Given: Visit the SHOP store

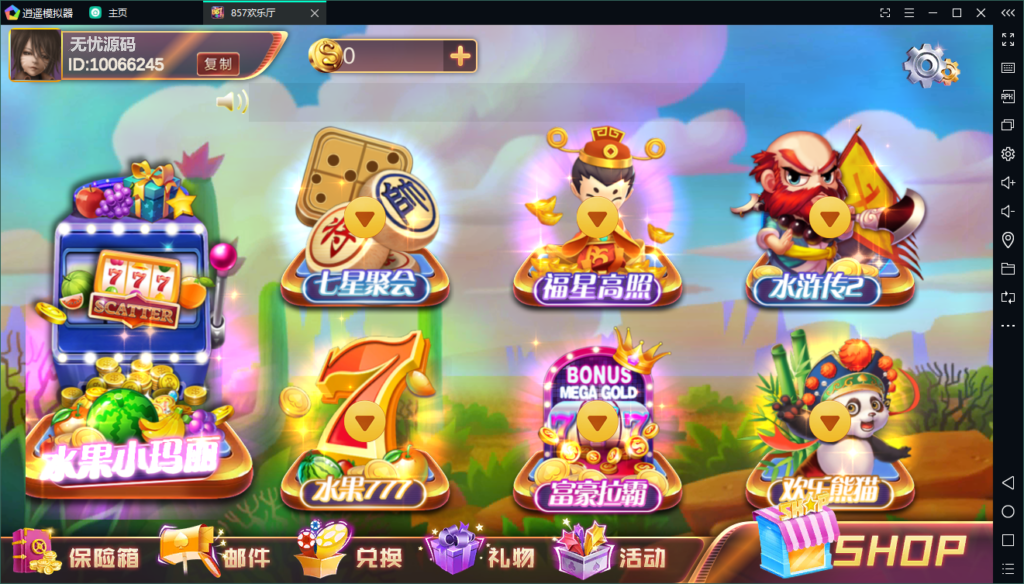Looking at the screenshot, I should click(x=862, y=547).
